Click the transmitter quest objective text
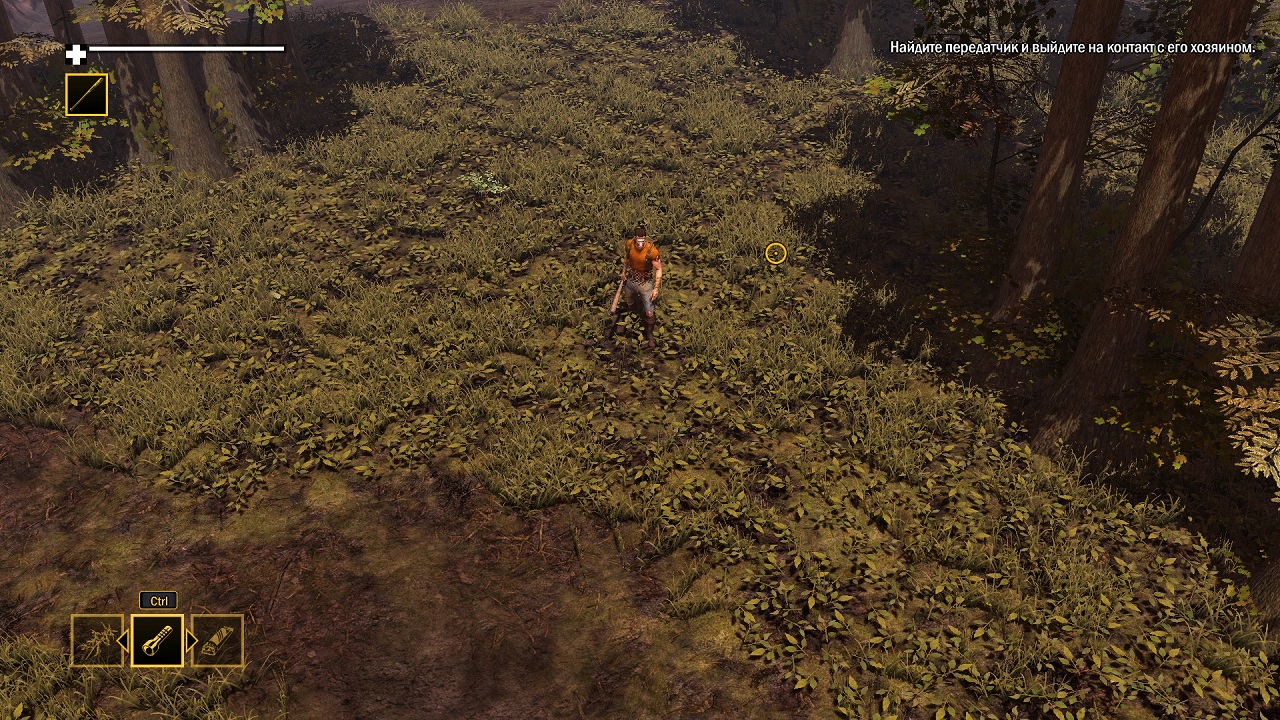The height and width of the screenshot is (720, 1280). 1072,47
